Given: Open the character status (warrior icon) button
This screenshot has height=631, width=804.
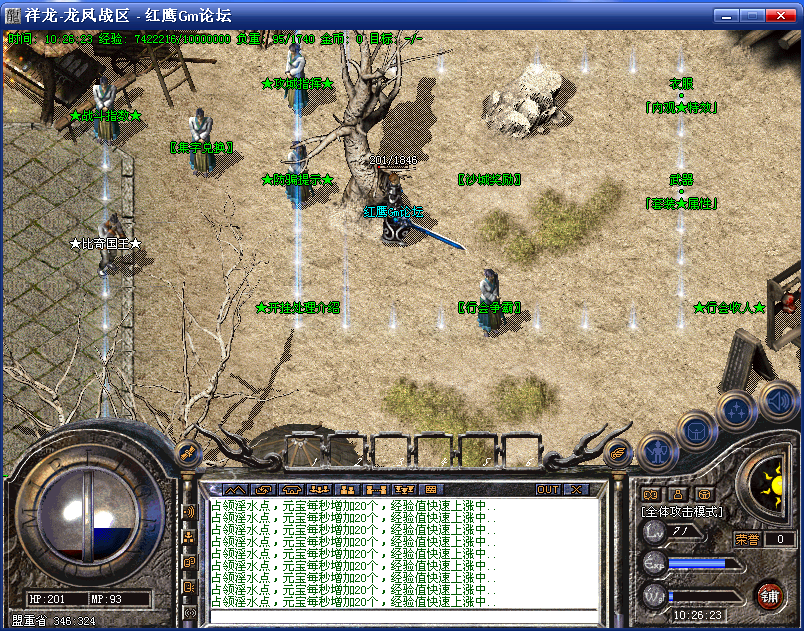Looking at the screenshot, I should 654,453.
